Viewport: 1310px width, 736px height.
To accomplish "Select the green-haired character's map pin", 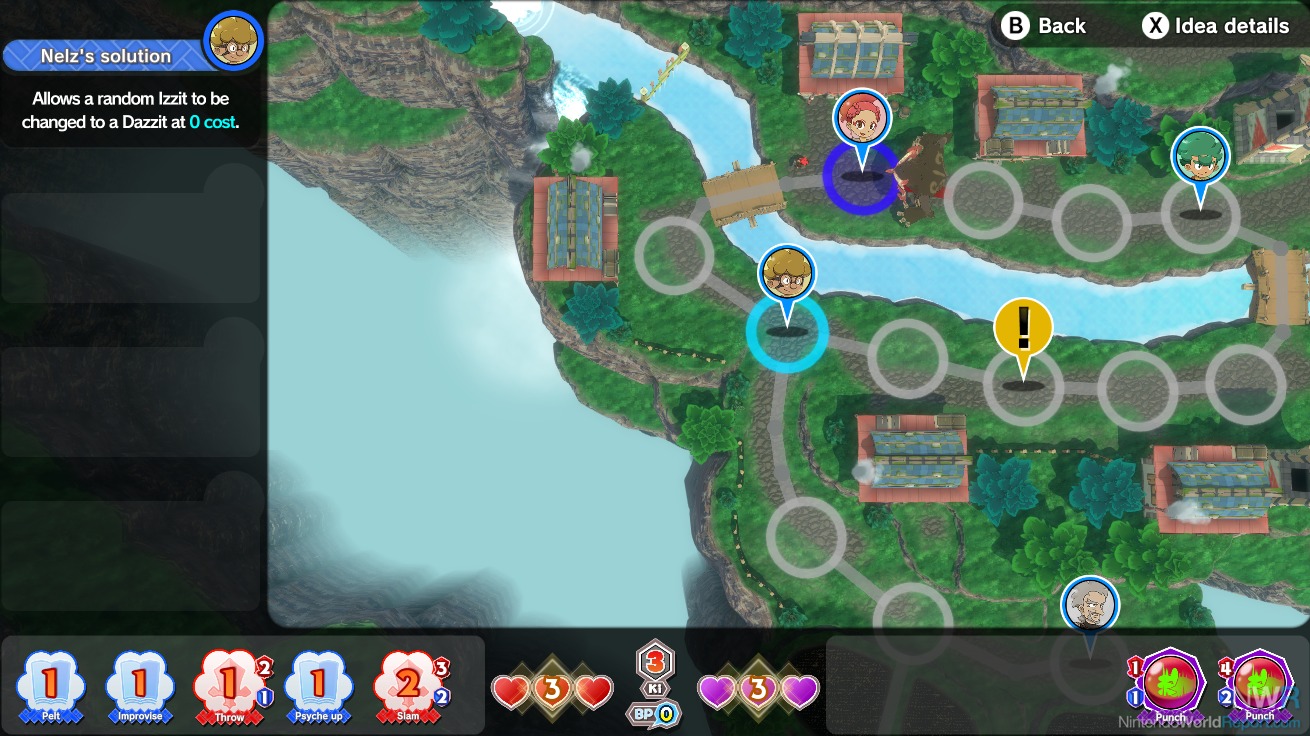I will [x=1200, y=158].
